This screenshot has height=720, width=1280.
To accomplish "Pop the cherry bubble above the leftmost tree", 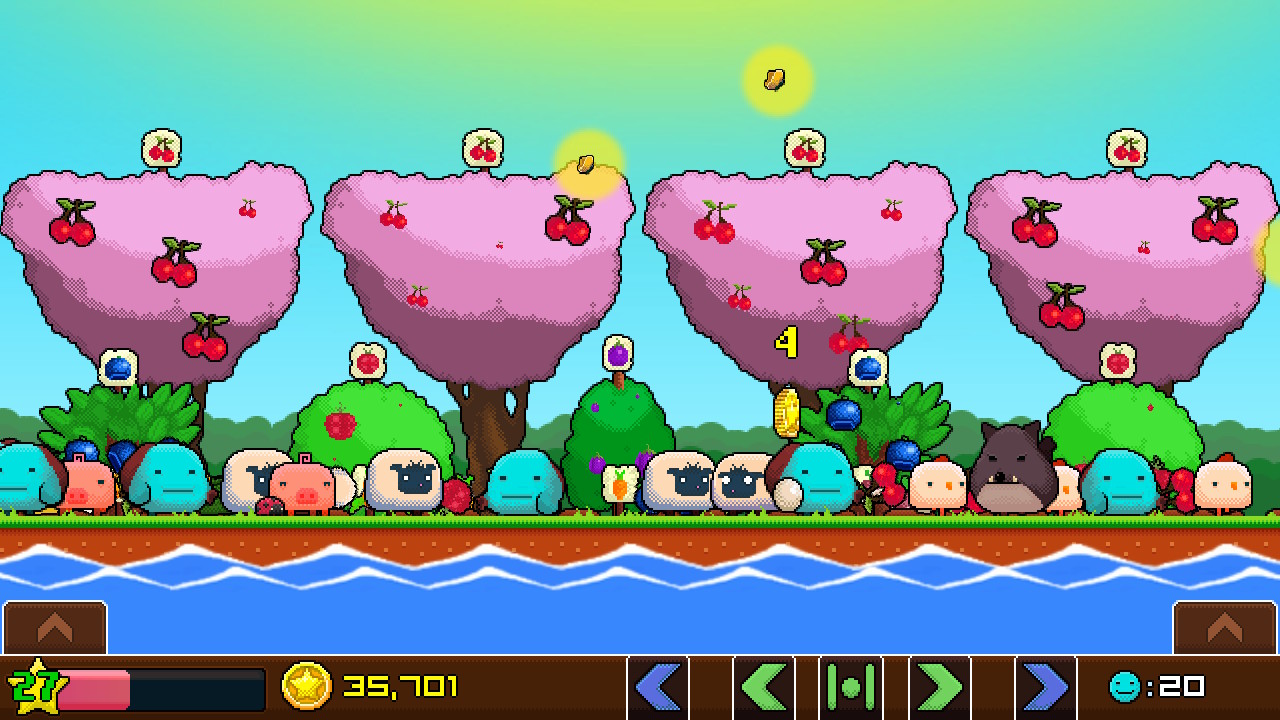I will point(160,147).
